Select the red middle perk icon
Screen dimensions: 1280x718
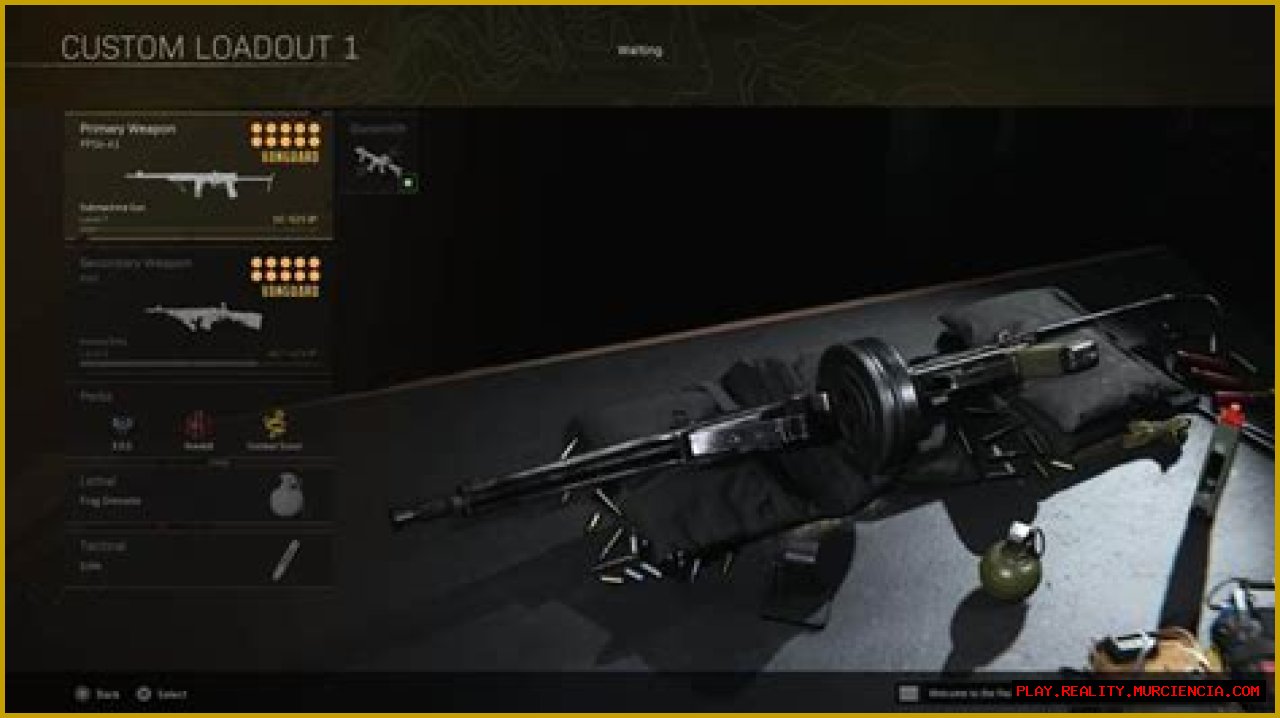198,427
